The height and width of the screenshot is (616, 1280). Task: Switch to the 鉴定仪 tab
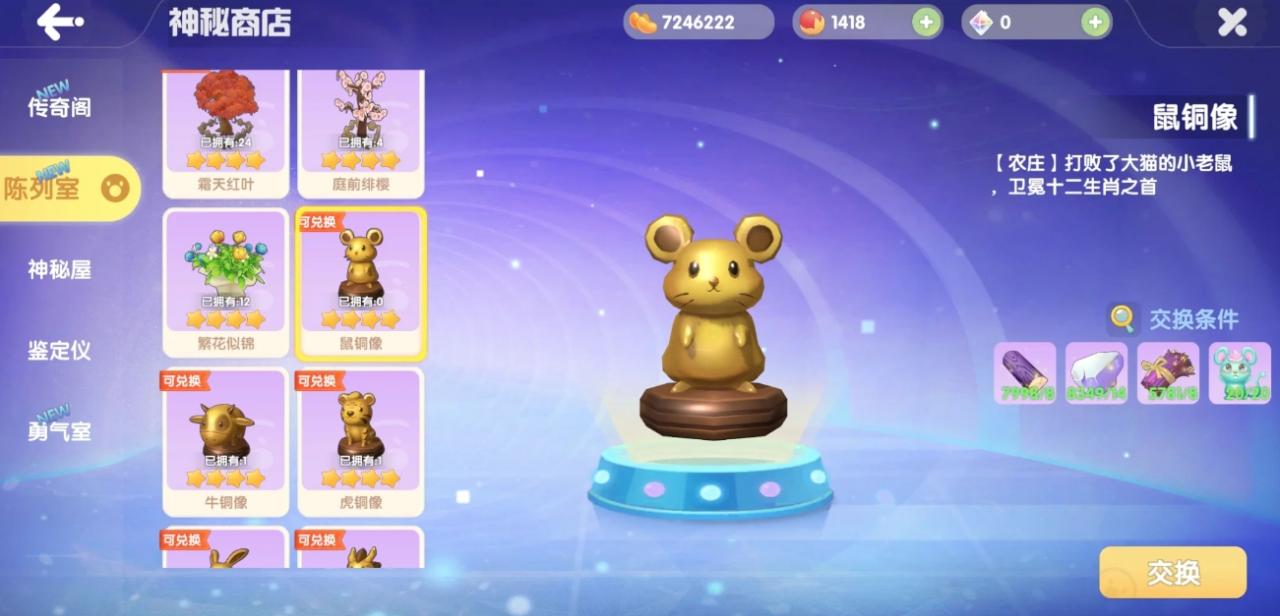tap(60, 350)
